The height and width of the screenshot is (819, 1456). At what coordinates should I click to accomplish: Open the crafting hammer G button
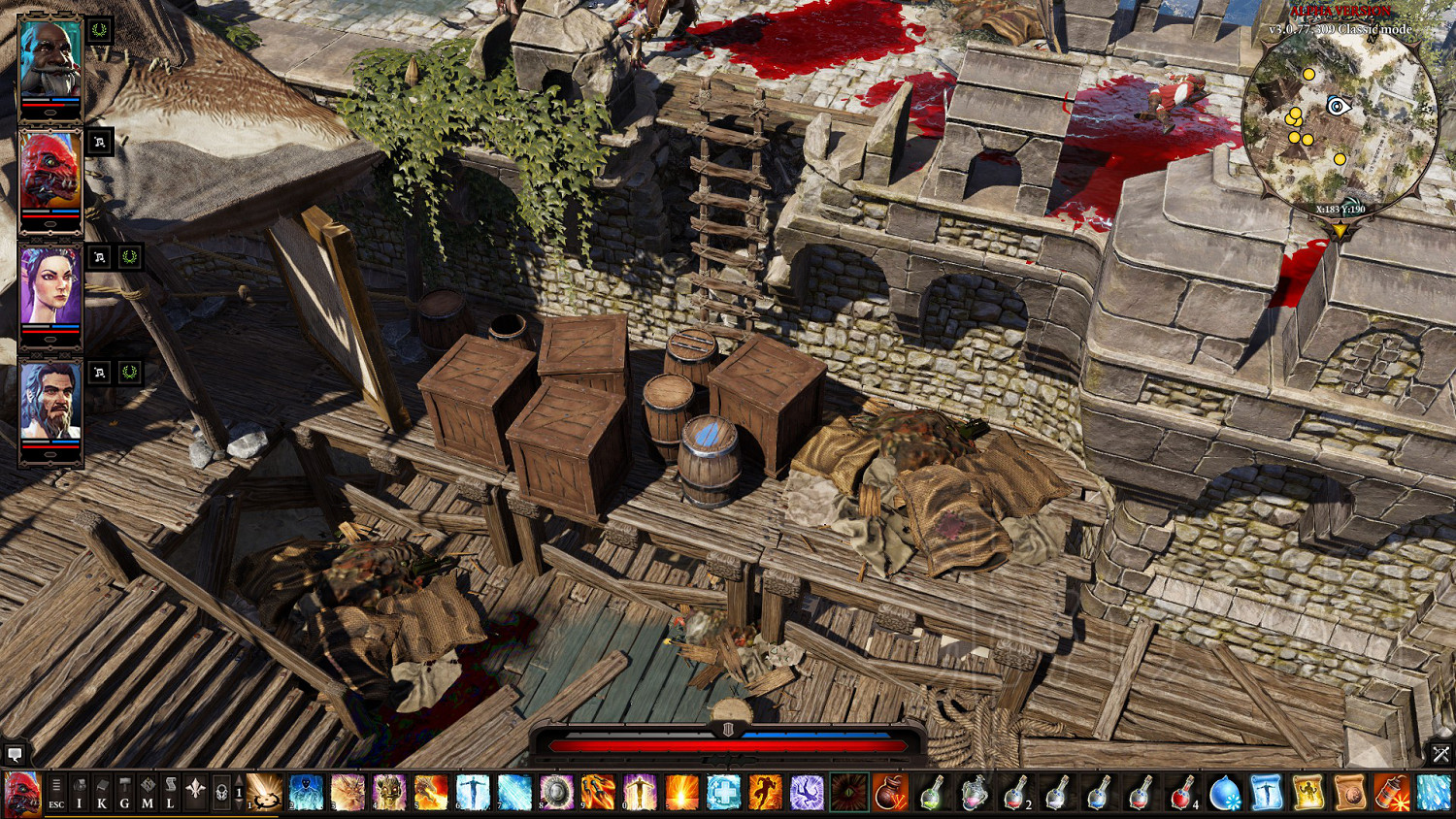[x=124, y=792]
